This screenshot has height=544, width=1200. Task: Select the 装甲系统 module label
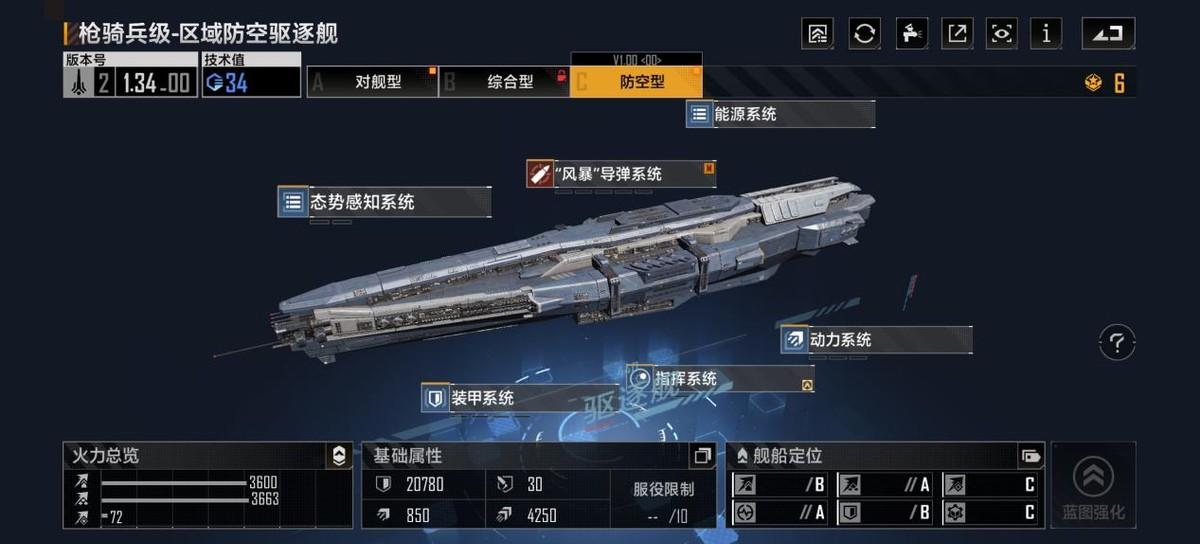pyautogui.click(x=518, y=398)
